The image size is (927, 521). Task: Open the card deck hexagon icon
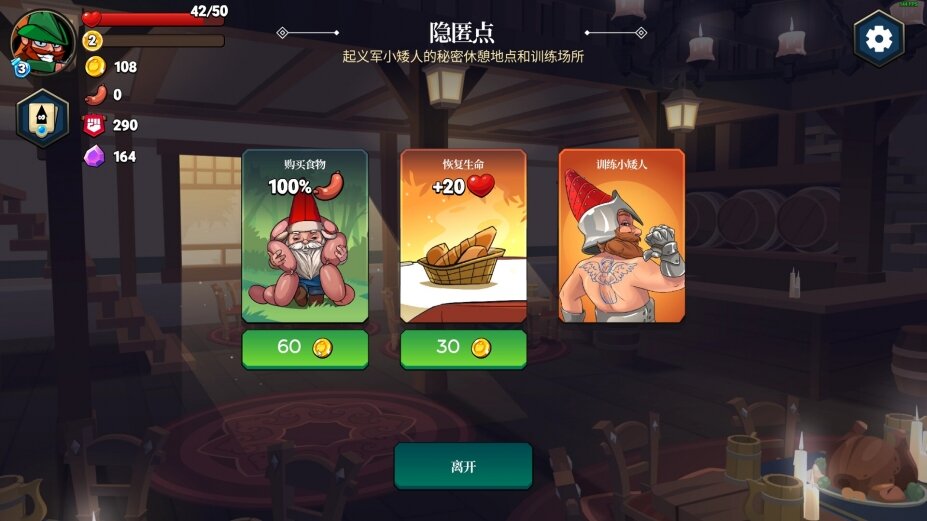(x=43, y=118)
